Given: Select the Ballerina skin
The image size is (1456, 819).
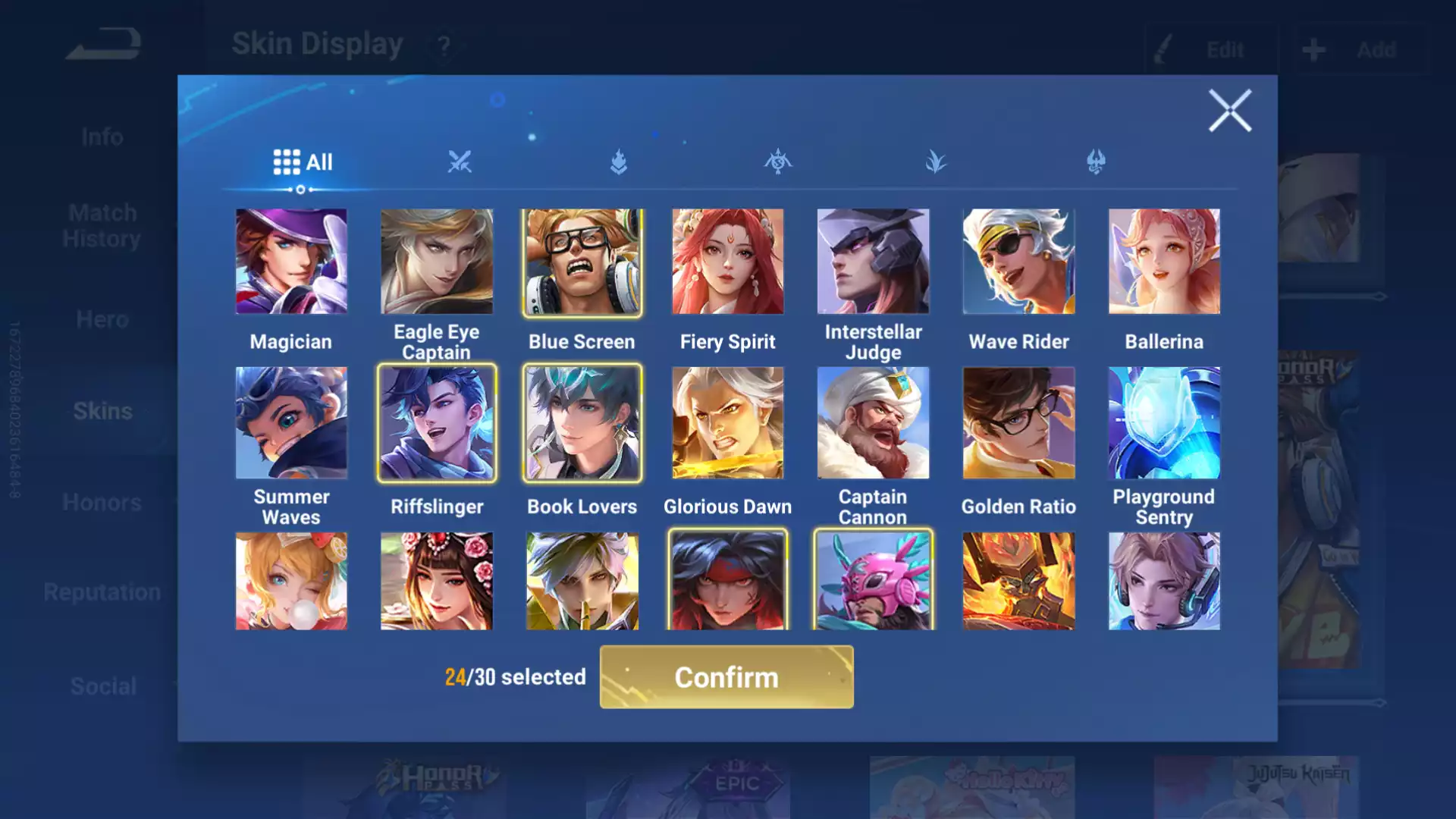Looking at the screenshot, I should tap(1164, 262).
